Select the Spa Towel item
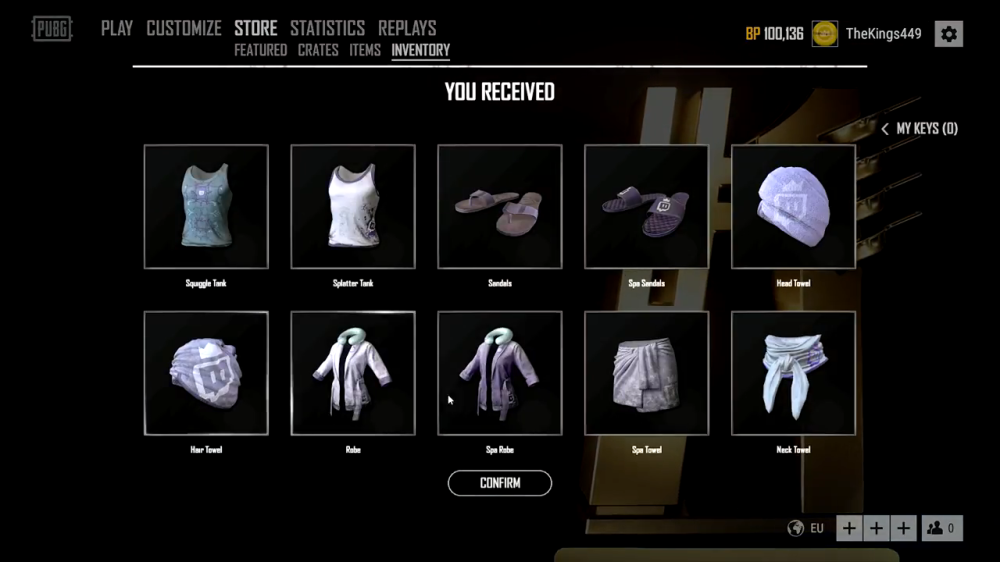Image resolution: width=1000 pixels, height=562 pixels. tap(646, 373)
